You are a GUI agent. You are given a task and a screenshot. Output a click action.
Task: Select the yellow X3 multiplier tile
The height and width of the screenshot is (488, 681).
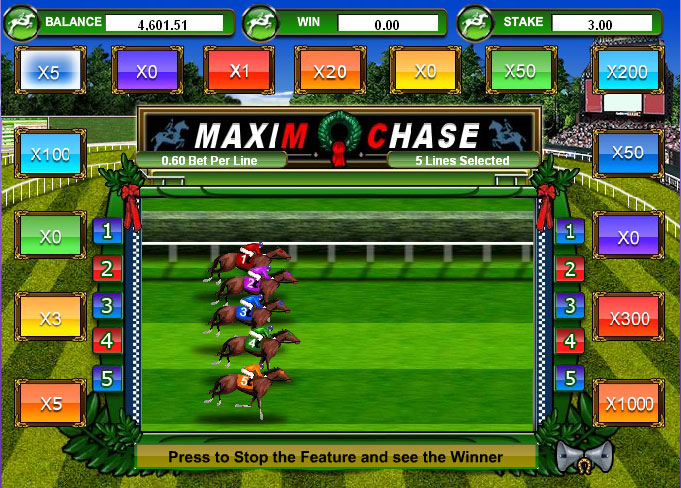pyautogui.click(x=50, y=320)
